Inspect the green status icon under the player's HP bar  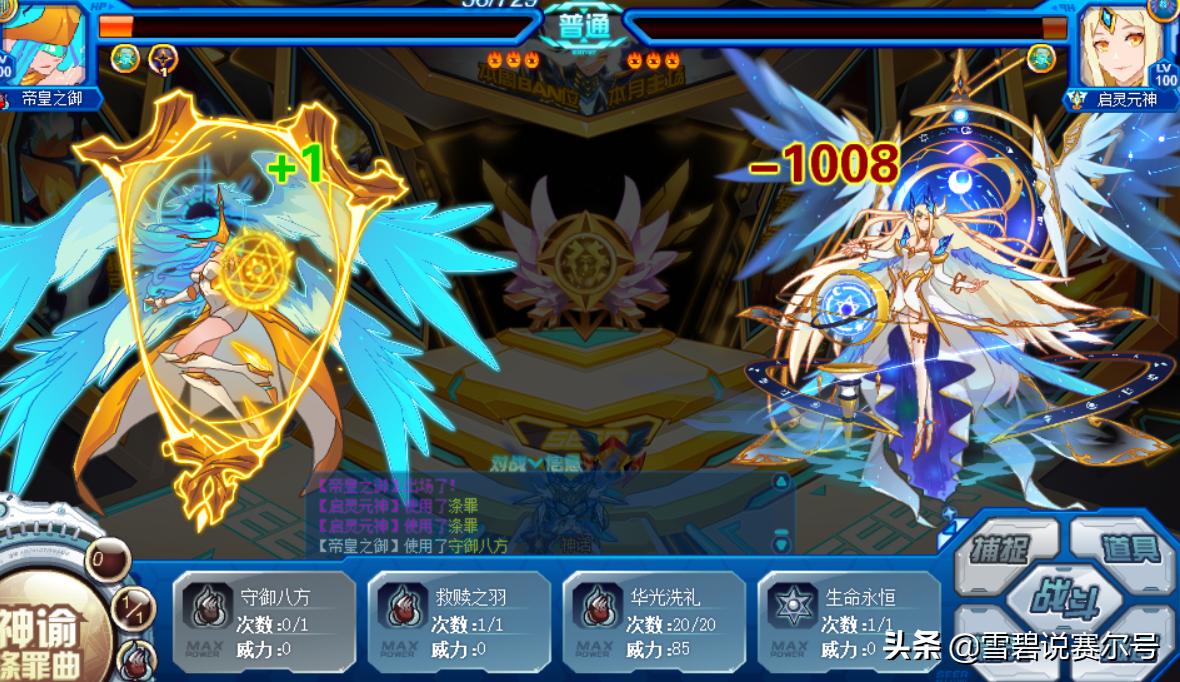point(125,58)
